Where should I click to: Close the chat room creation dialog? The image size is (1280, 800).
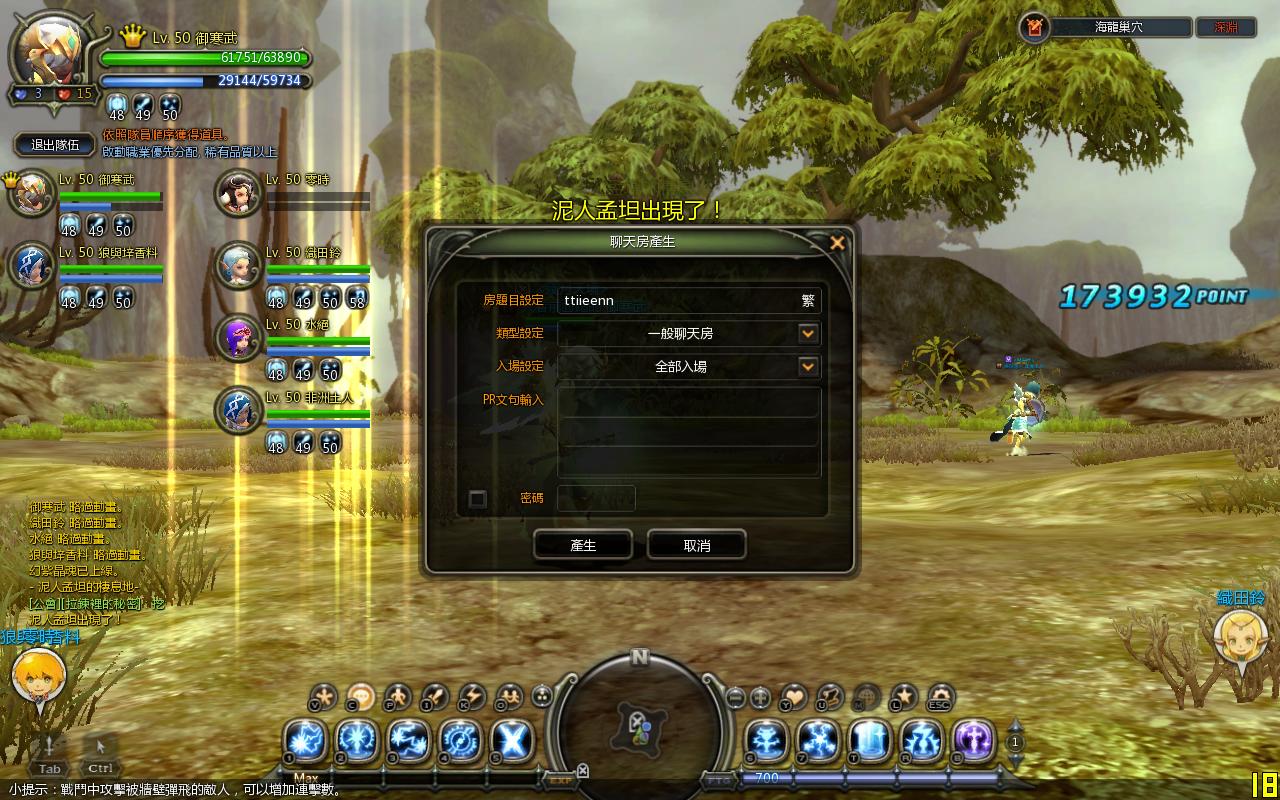tap(837, 243)
